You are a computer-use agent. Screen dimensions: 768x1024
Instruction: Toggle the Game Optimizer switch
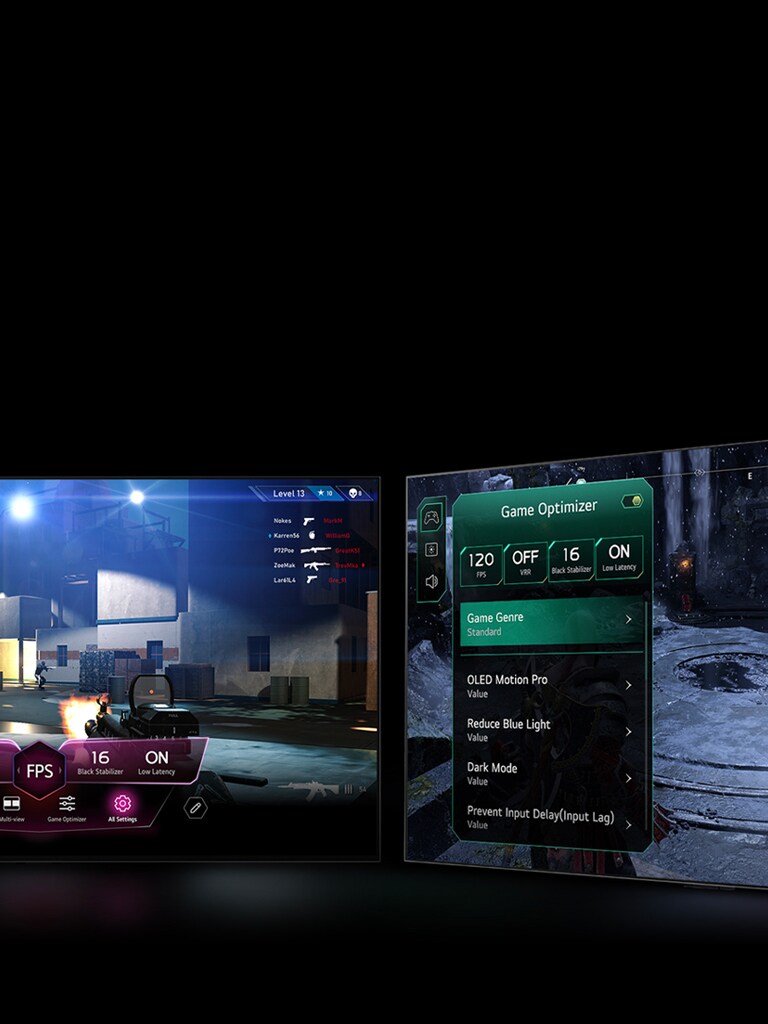[x=632, y=501]
